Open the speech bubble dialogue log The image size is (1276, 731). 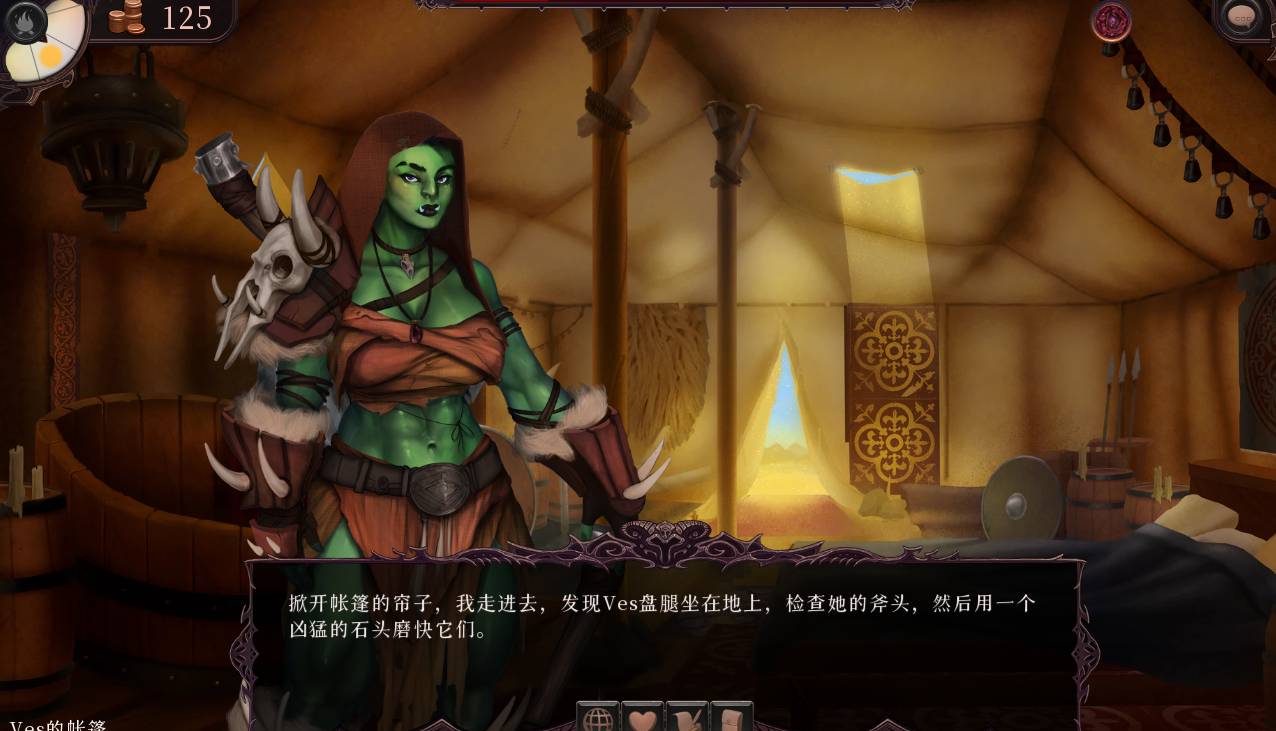tap(1241, 17)
